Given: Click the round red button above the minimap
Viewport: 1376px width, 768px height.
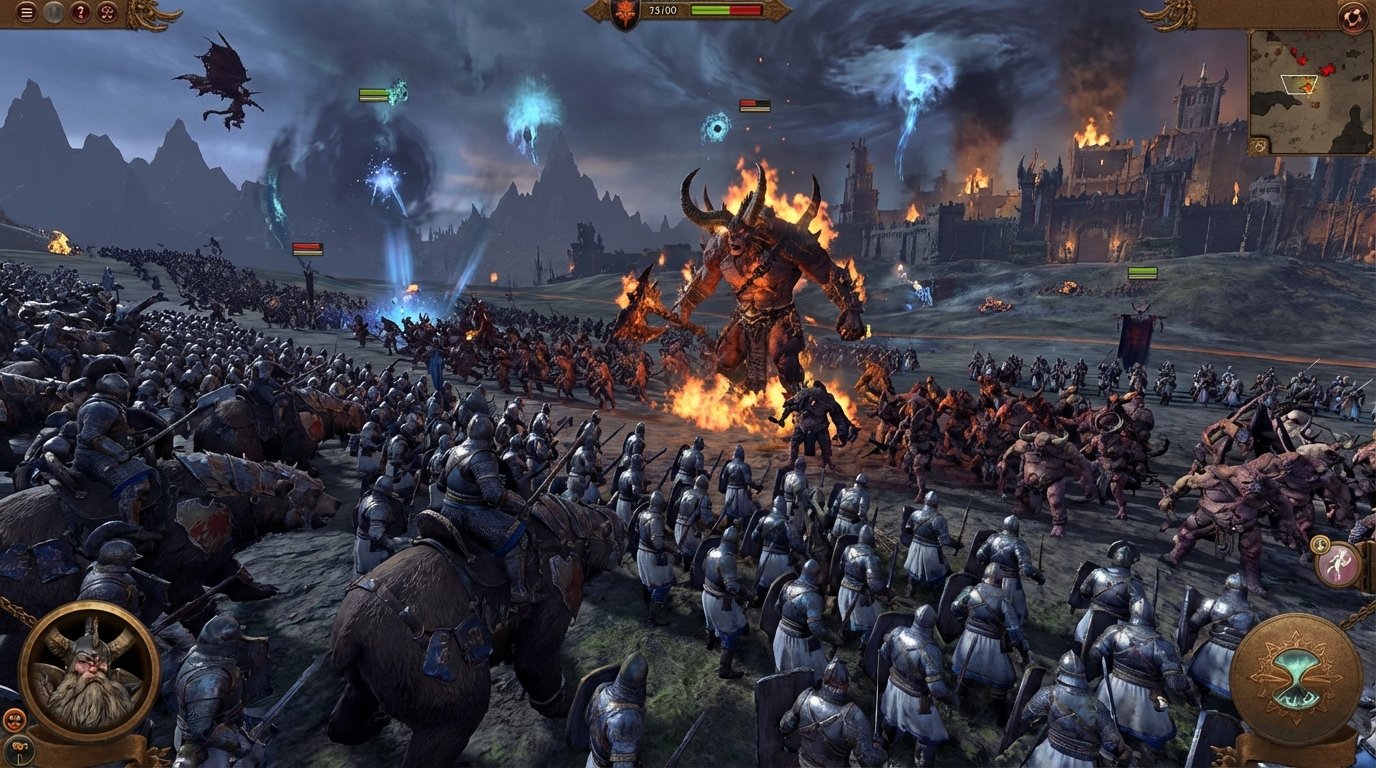Looking at the screenshot, I should point(1352,16).
